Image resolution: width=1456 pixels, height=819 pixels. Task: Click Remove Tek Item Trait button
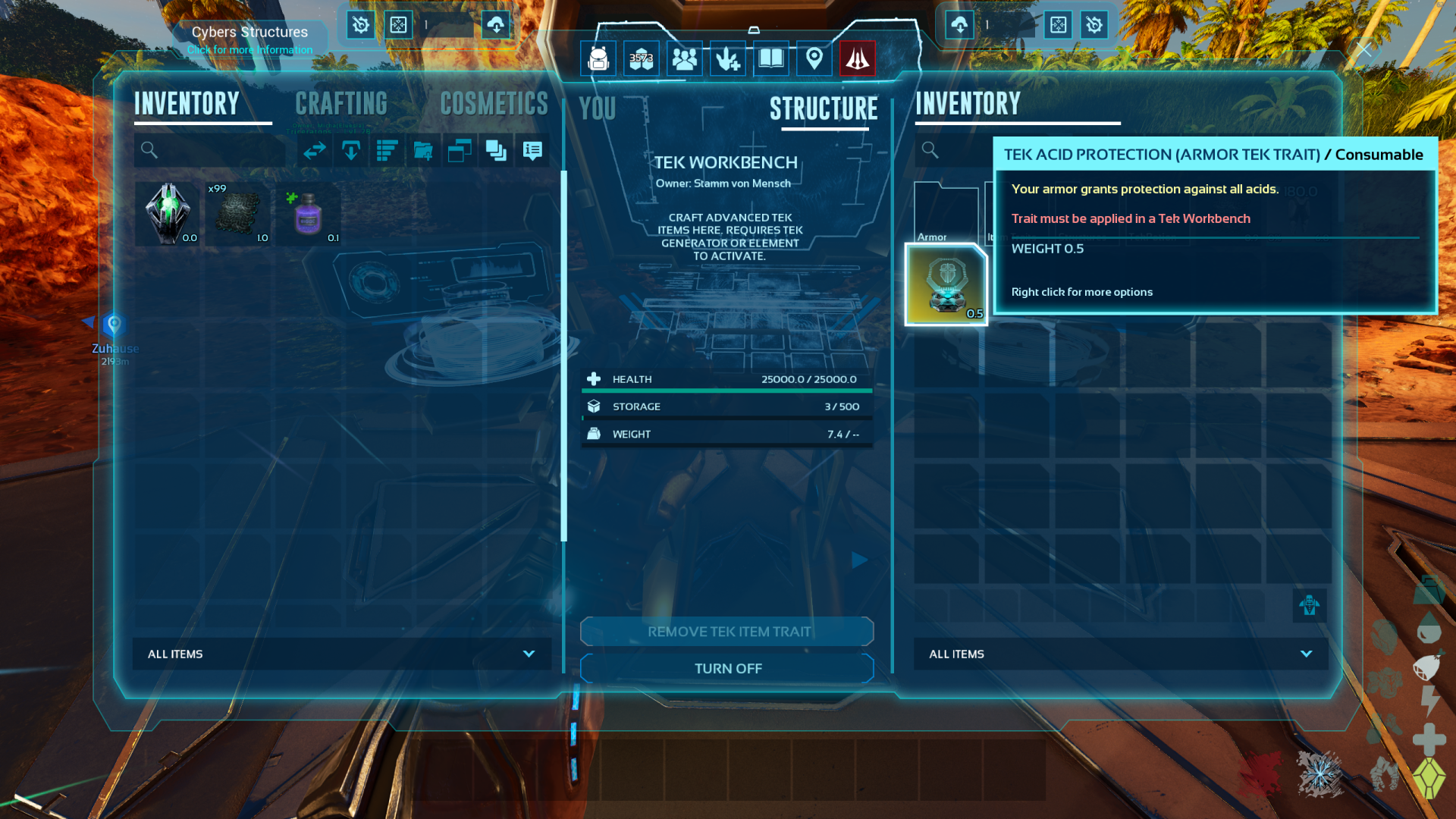click(x=727, y=632)
